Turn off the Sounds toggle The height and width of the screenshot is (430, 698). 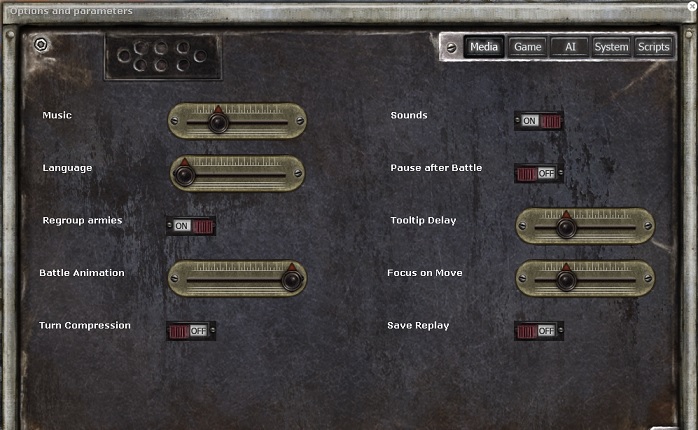click(539, 121)
